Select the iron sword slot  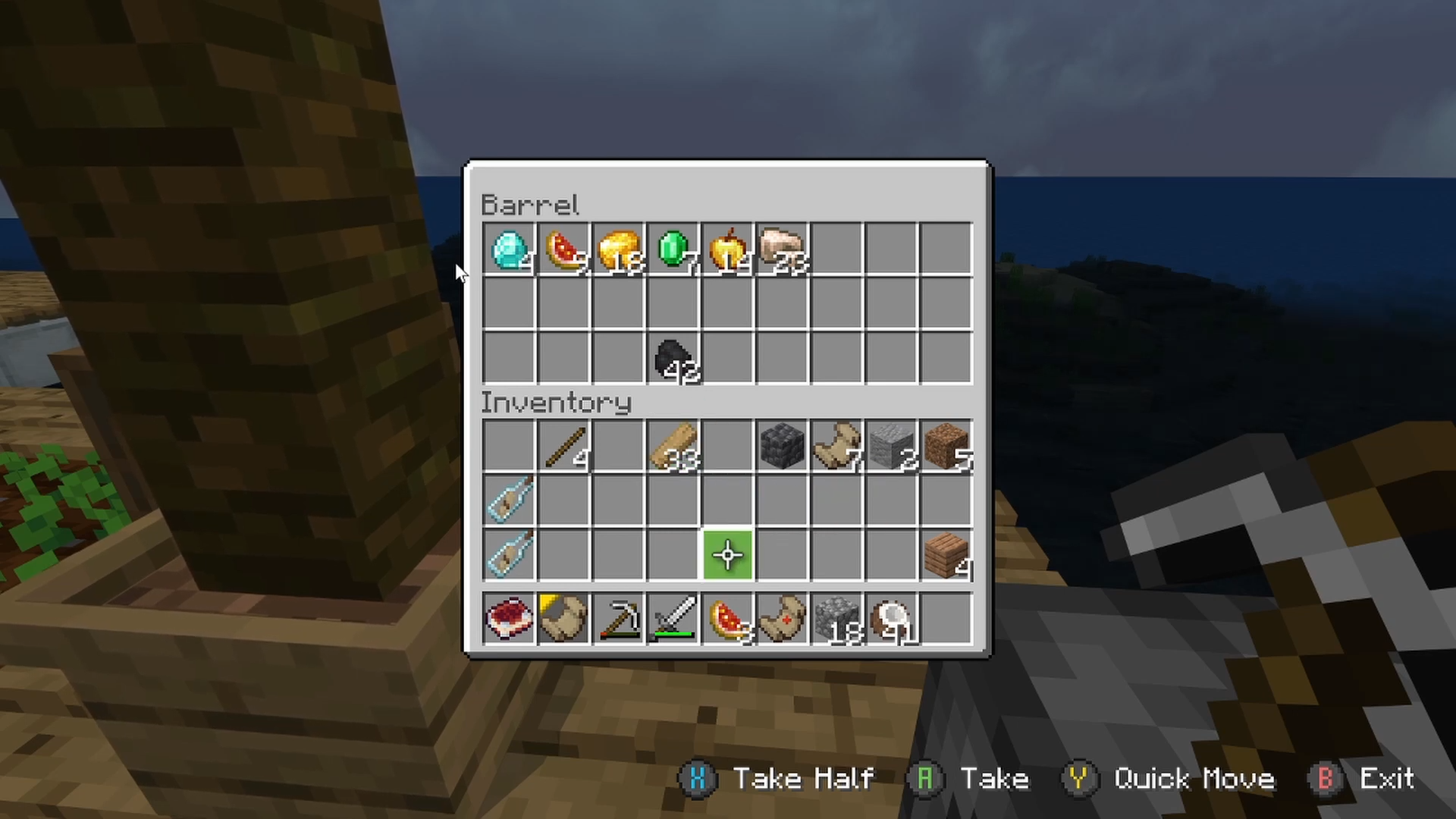(673, 620)
